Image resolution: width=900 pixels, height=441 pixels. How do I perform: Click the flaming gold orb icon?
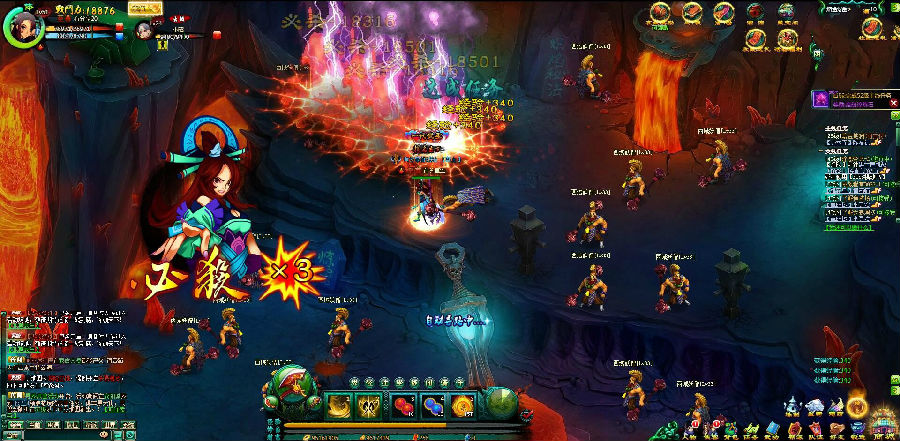[x=857, y=406]
